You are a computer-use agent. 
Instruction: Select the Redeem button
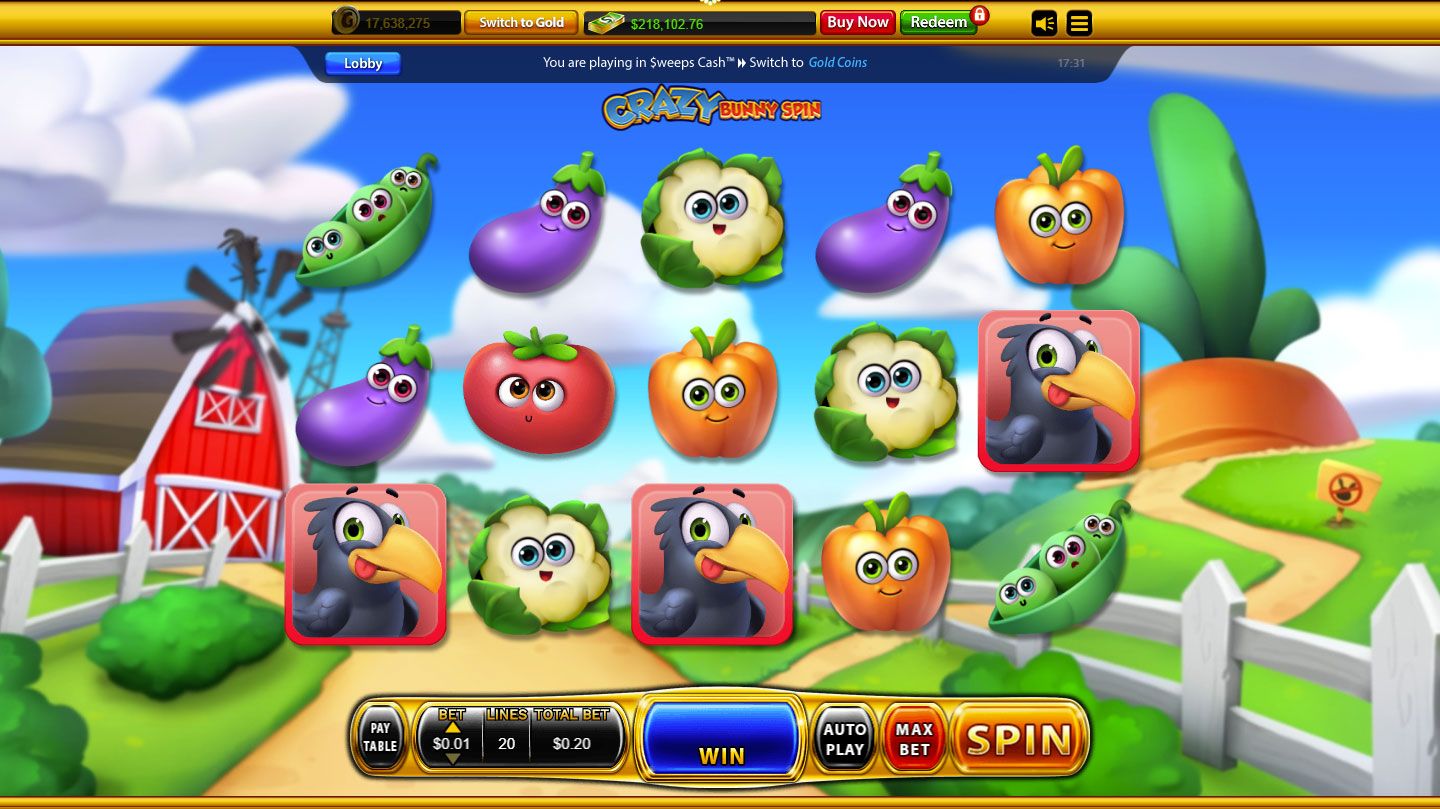(938, 22)
